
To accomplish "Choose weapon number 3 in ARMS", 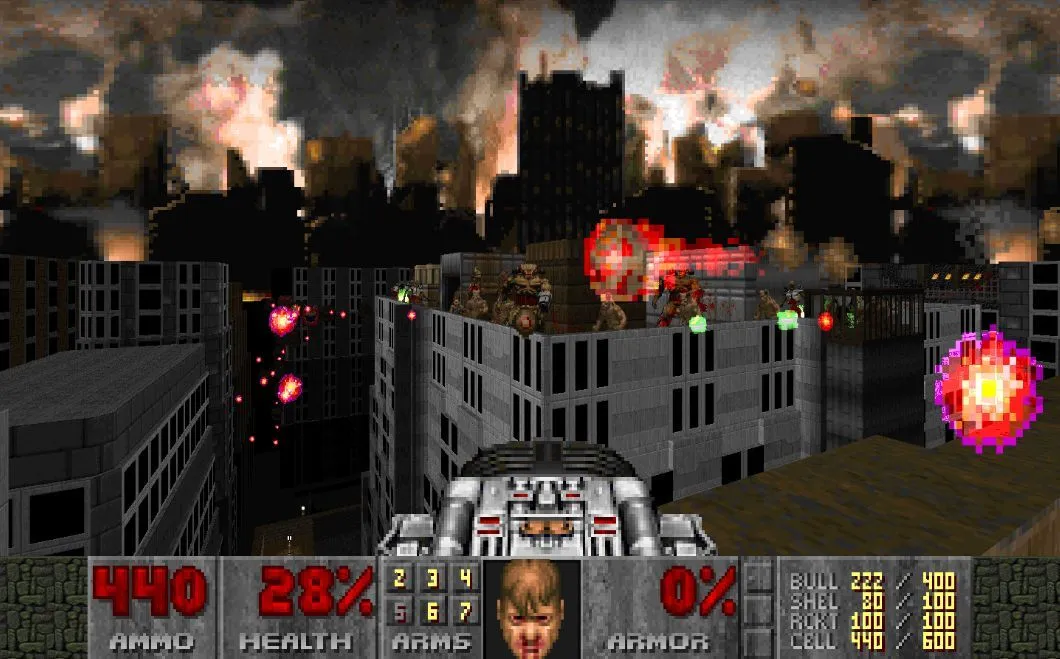I will coord(431,579).
